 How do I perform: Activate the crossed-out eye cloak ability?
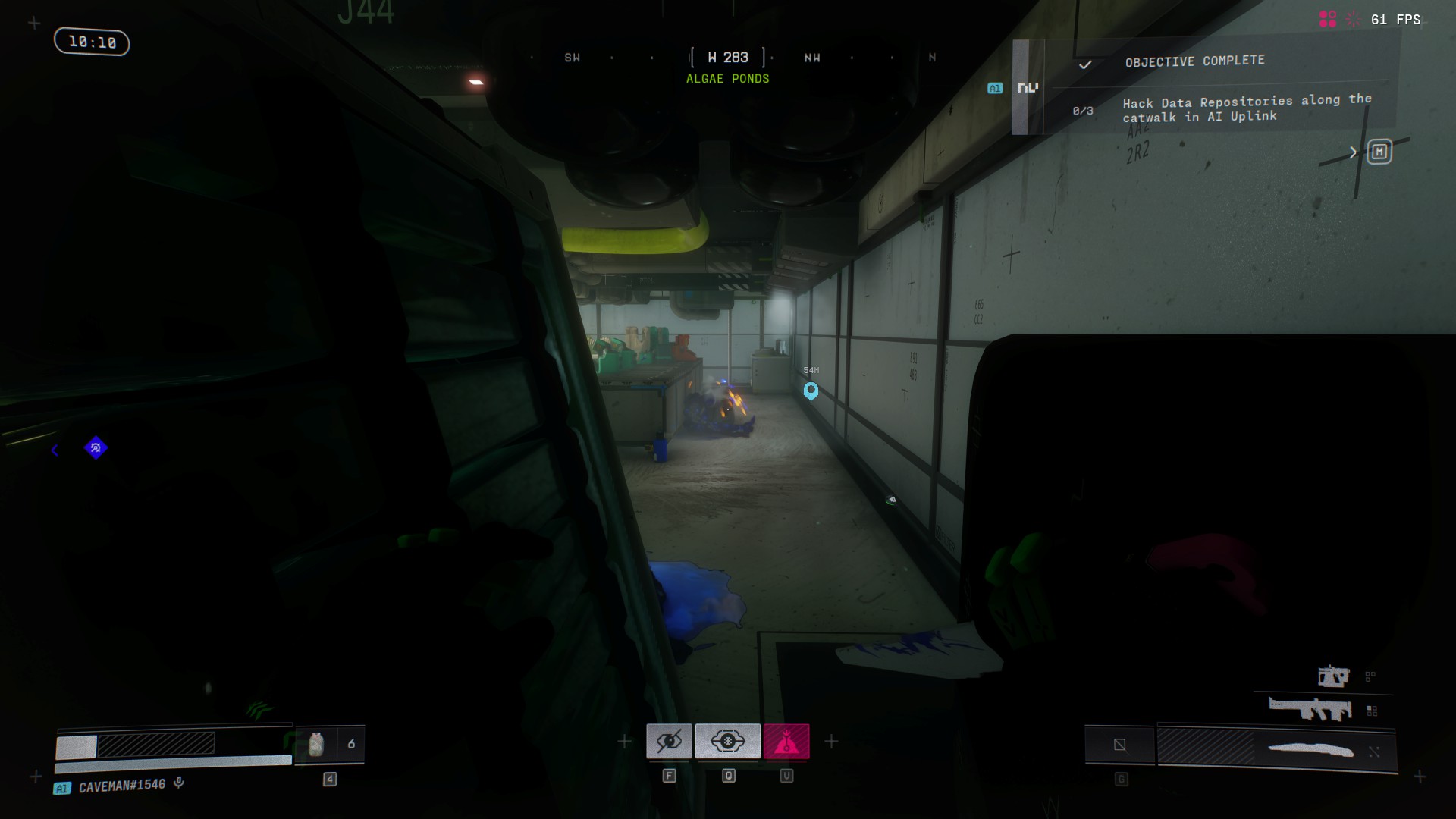(669, 741)
